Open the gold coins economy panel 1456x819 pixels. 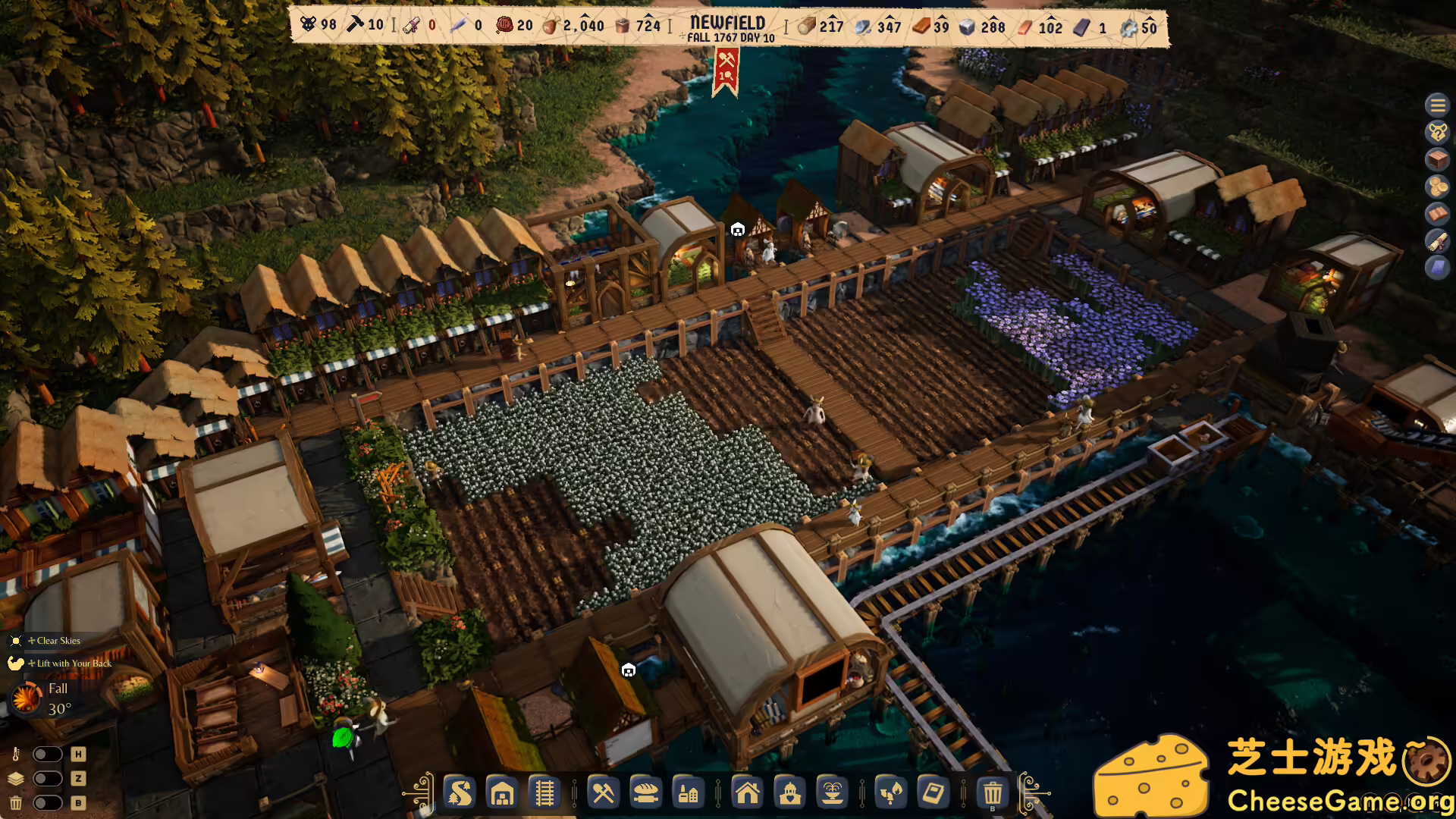tap(1437, 187)
